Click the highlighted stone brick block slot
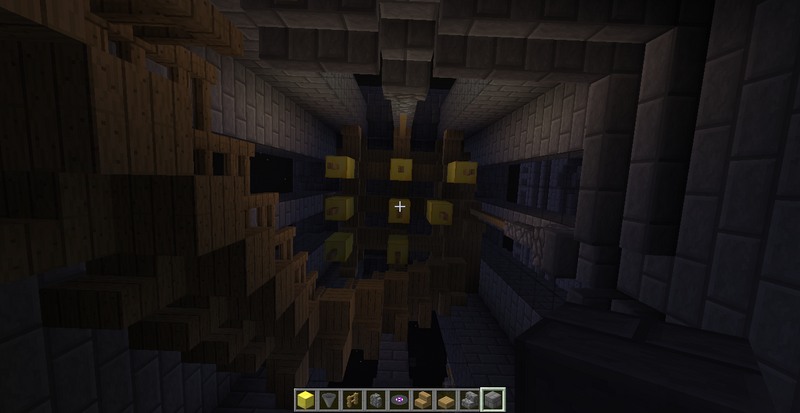The height and width of the screenshot is (413, 800). pyautogui.click(x=491, y=400)
